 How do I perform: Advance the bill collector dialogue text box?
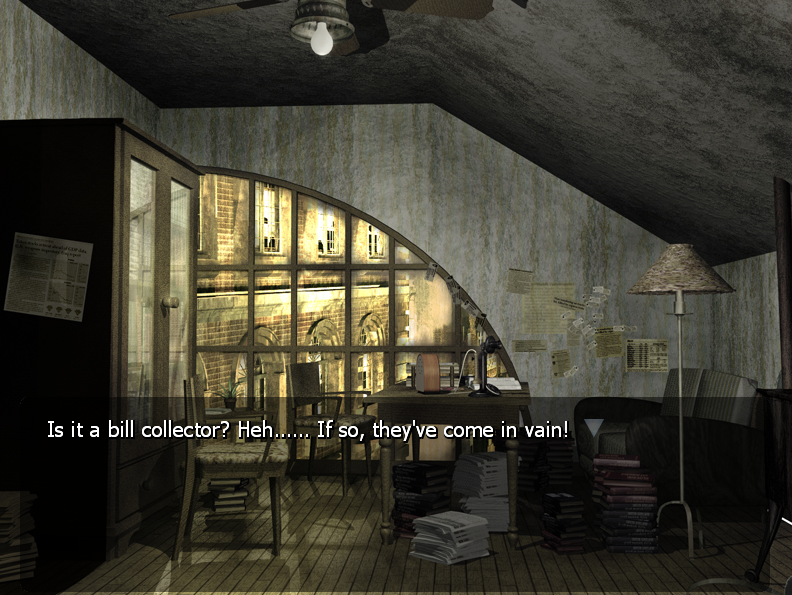pos(308,431)
